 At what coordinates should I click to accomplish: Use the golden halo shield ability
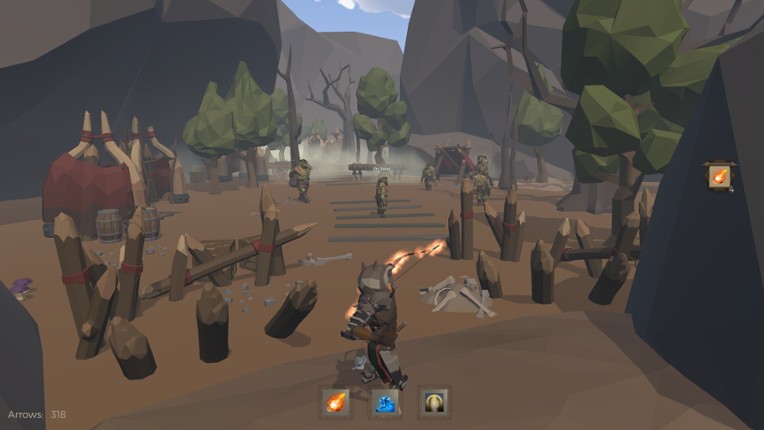tap(434, 402)
